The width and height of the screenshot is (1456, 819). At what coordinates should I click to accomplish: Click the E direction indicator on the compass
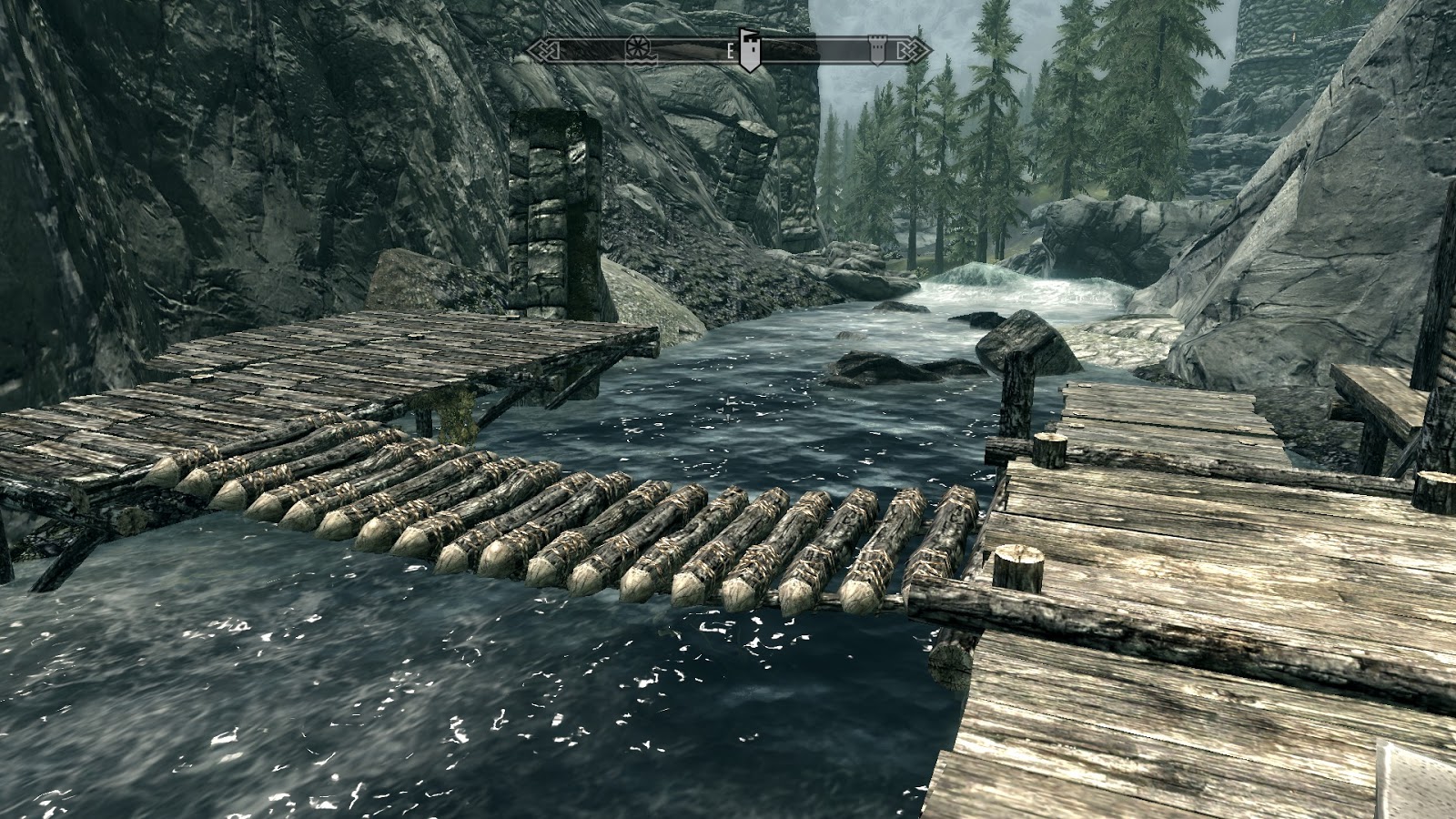(x=730, y=52)
